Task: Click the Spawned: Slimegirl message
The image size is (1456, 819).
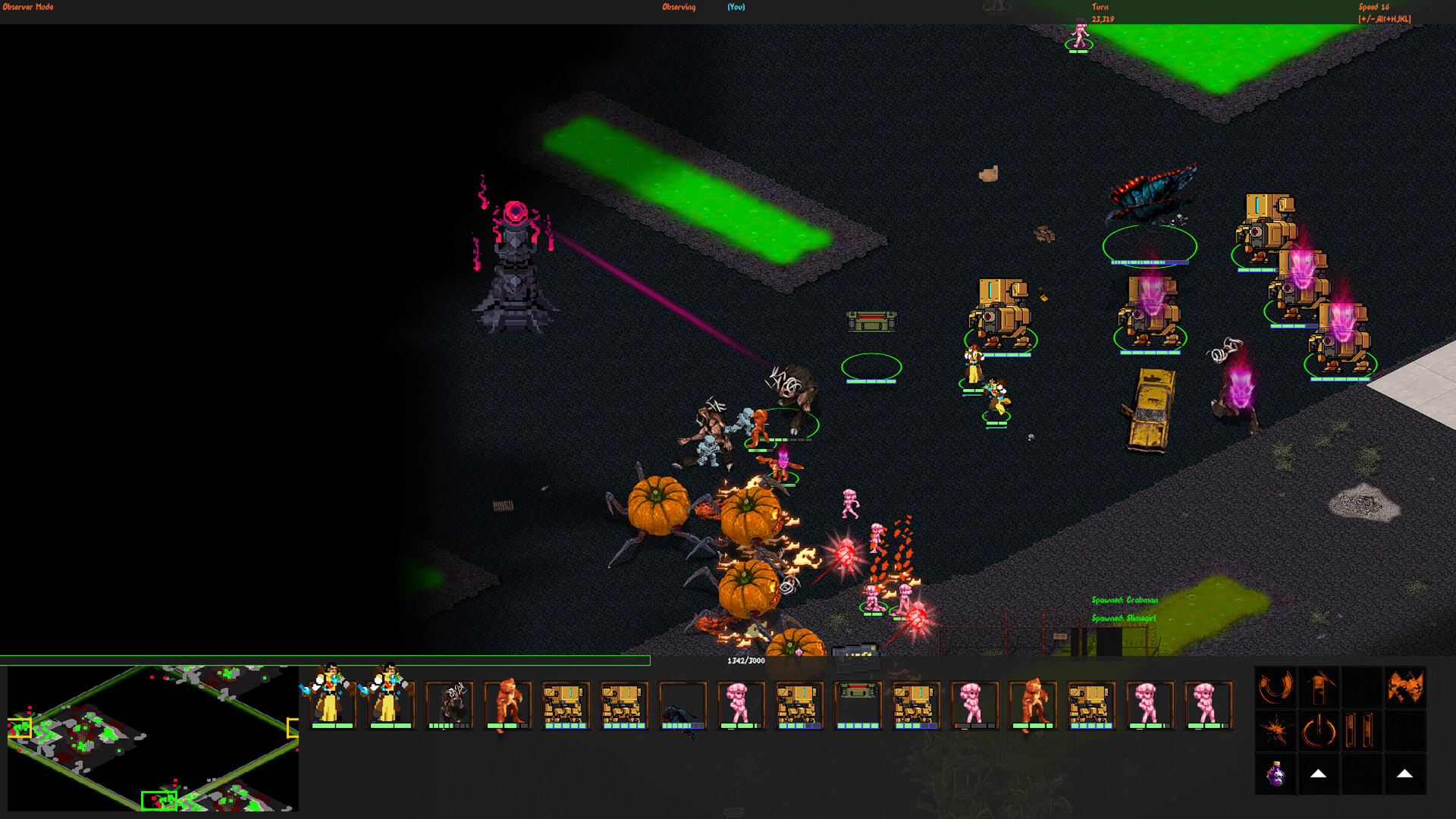Action: click(1122, 620)
